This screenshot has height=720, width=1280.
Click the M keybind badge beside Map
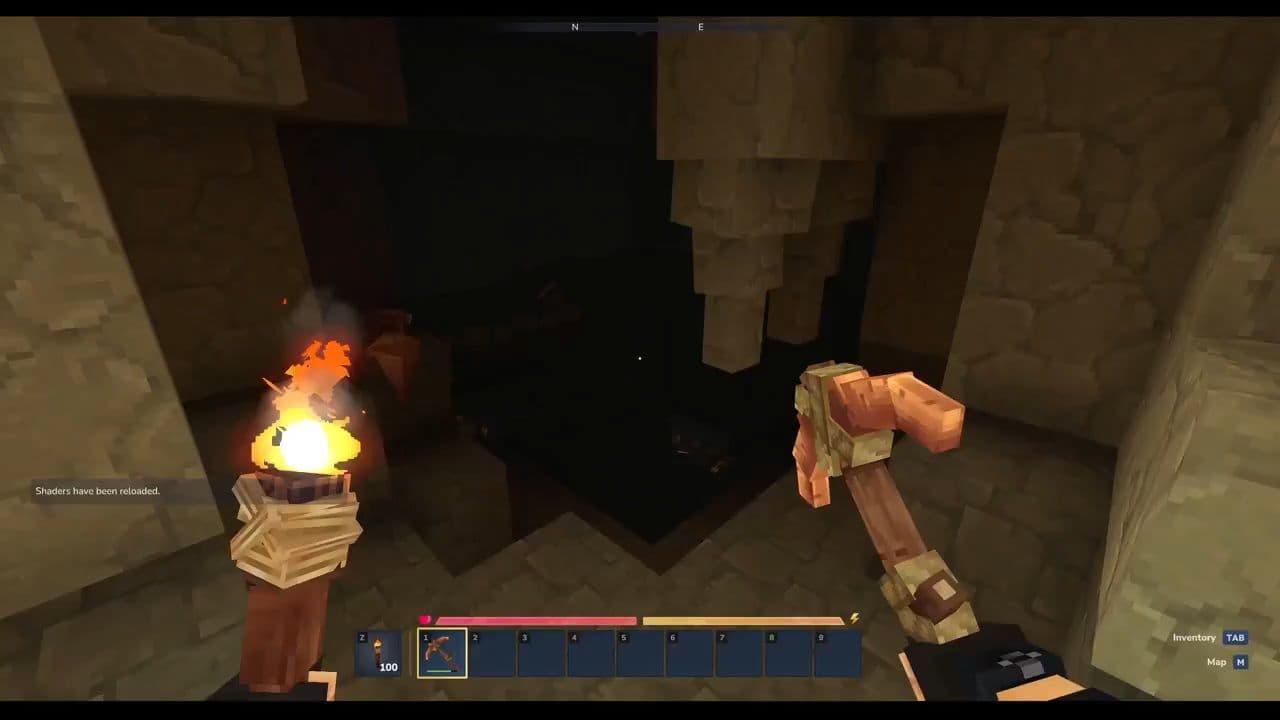click(1240, 661)
